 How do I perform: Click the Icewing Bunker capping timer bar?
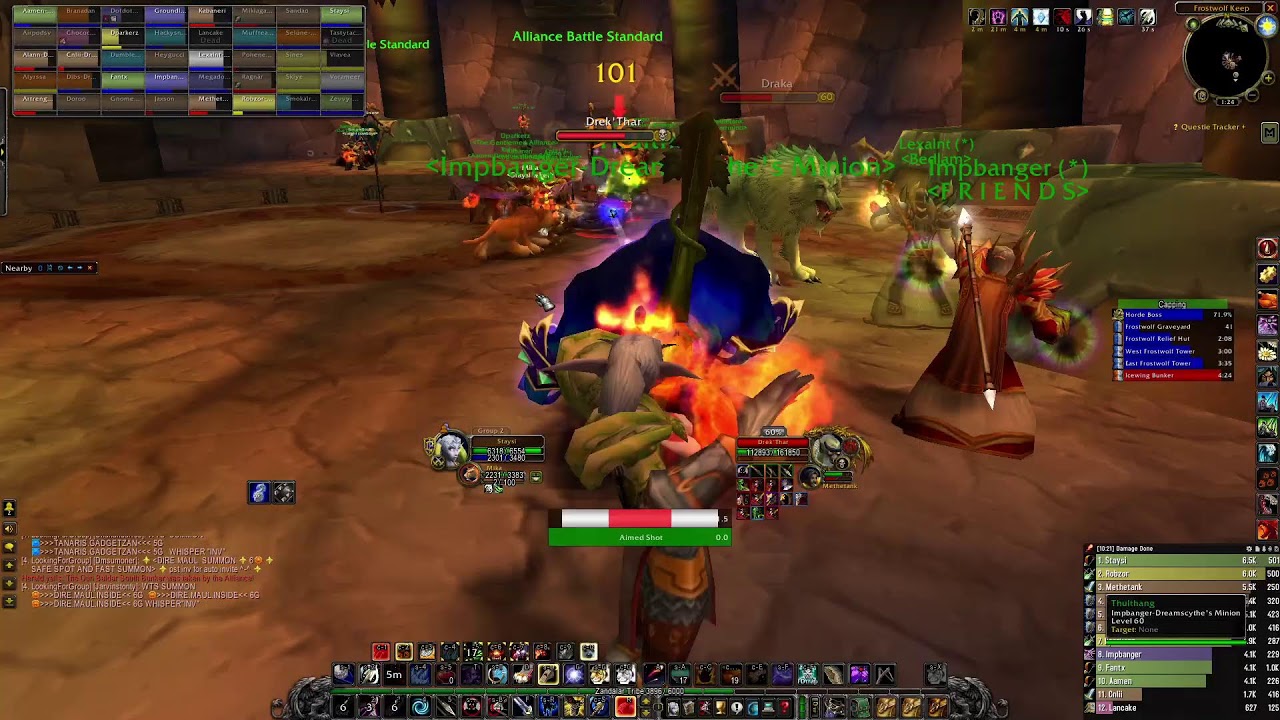point(1175,375)
